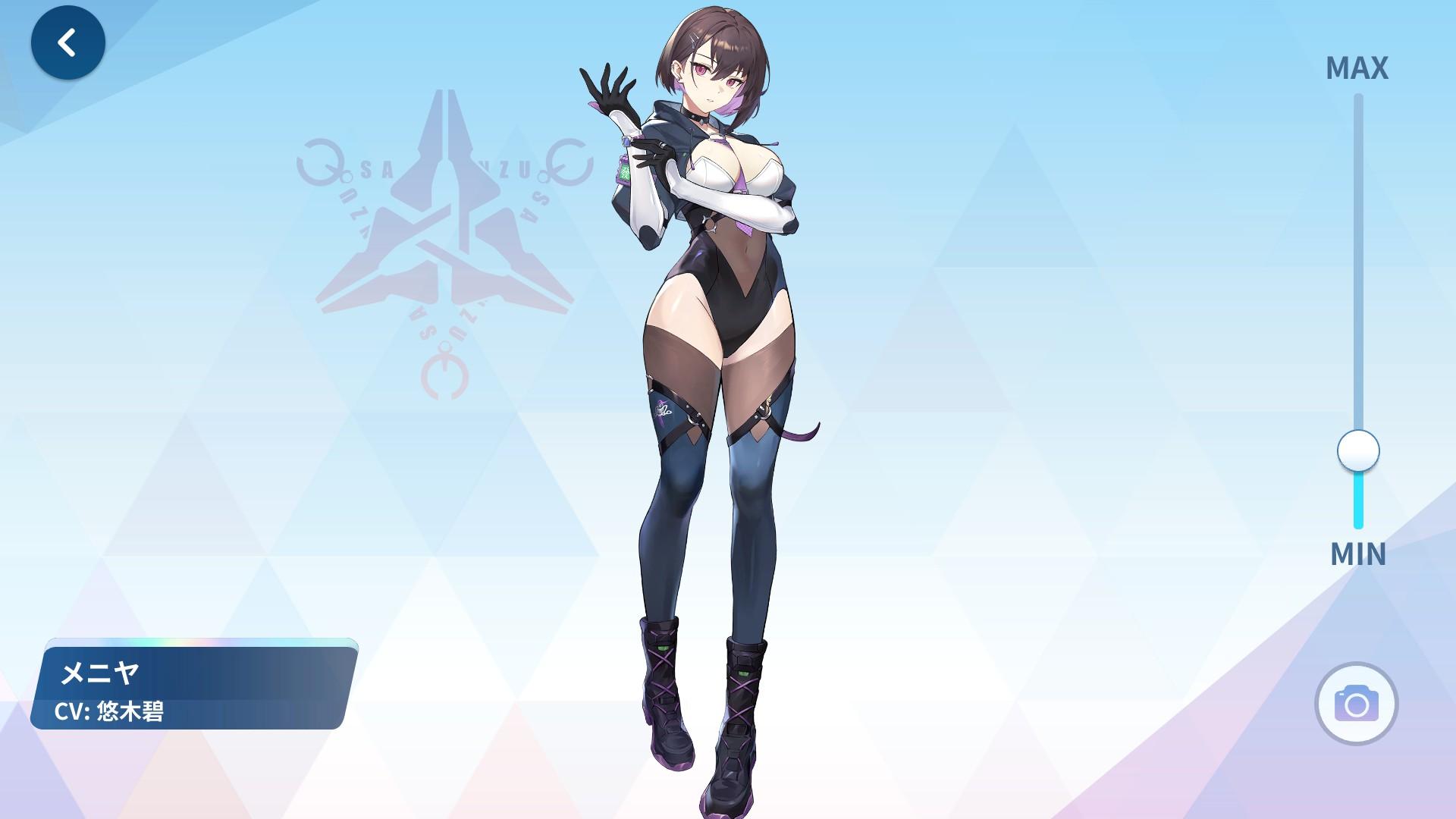Click the zoom slider handle

[1357, 450]
